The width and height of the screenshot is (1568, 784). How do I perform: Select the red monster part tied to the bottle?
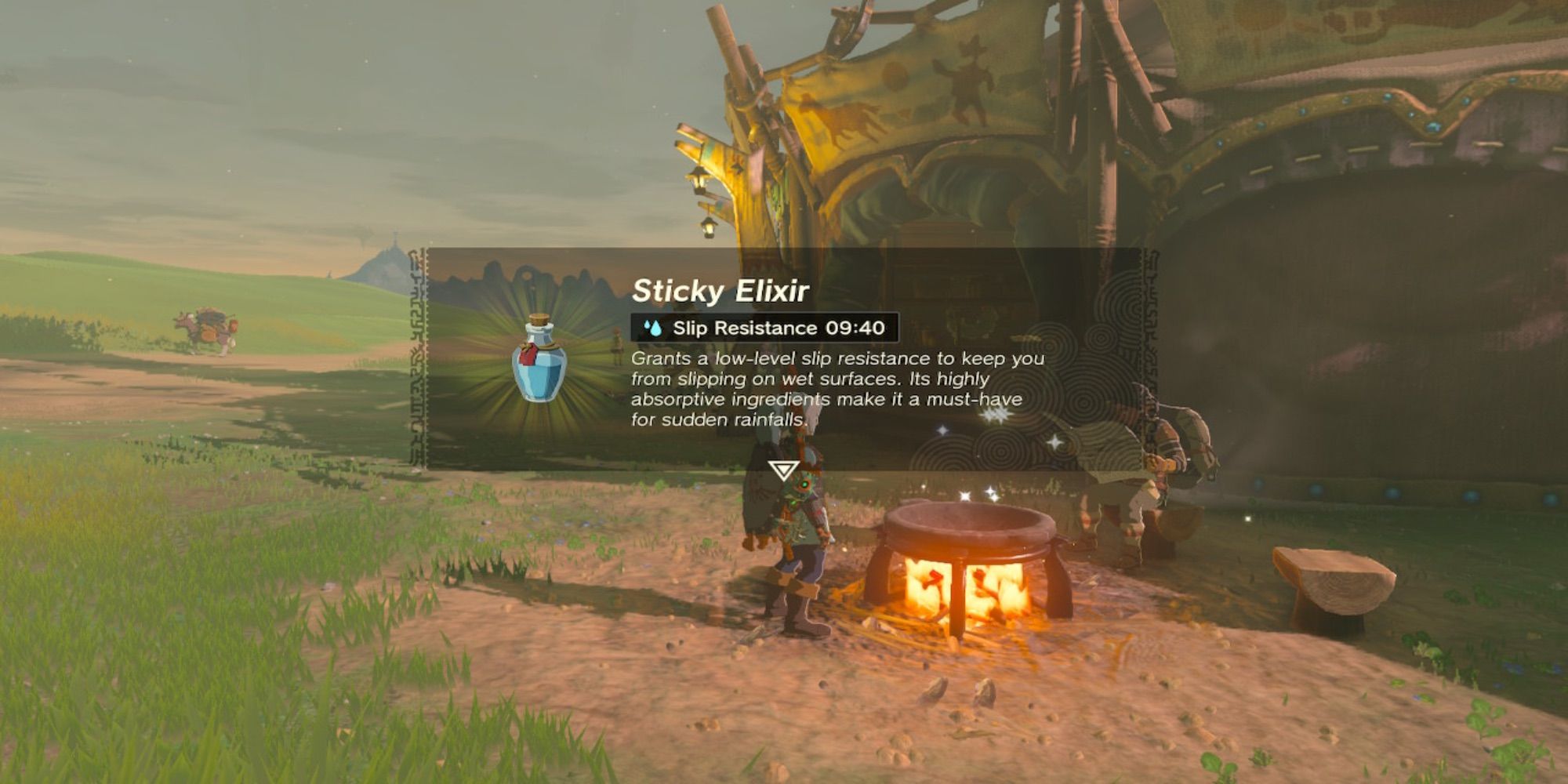527,355
